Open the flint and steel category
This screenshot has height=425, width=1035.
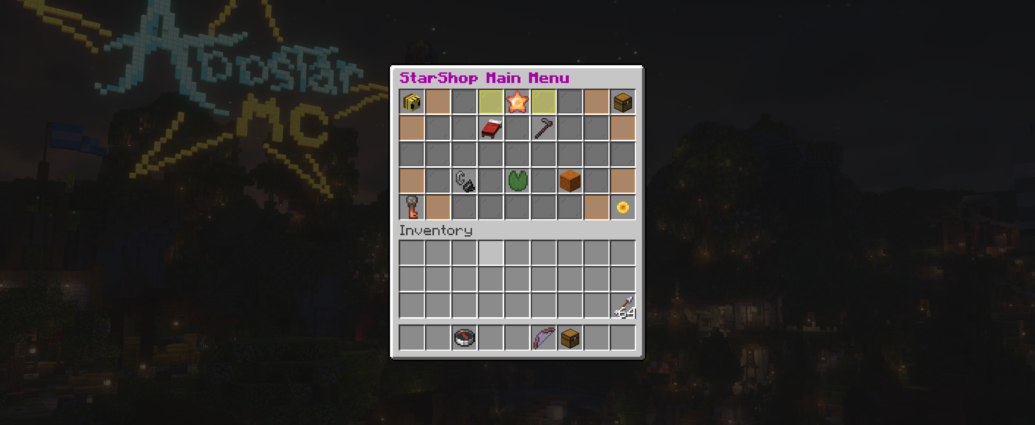pos(465,181)
